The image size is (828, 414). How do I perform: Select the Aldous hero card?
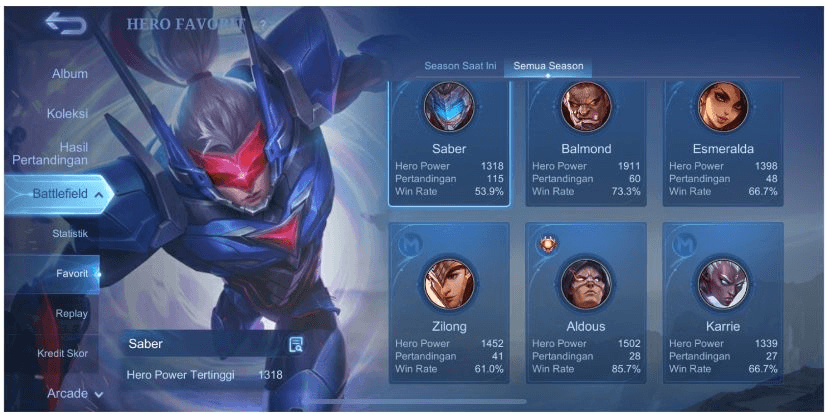click(586, 300)
